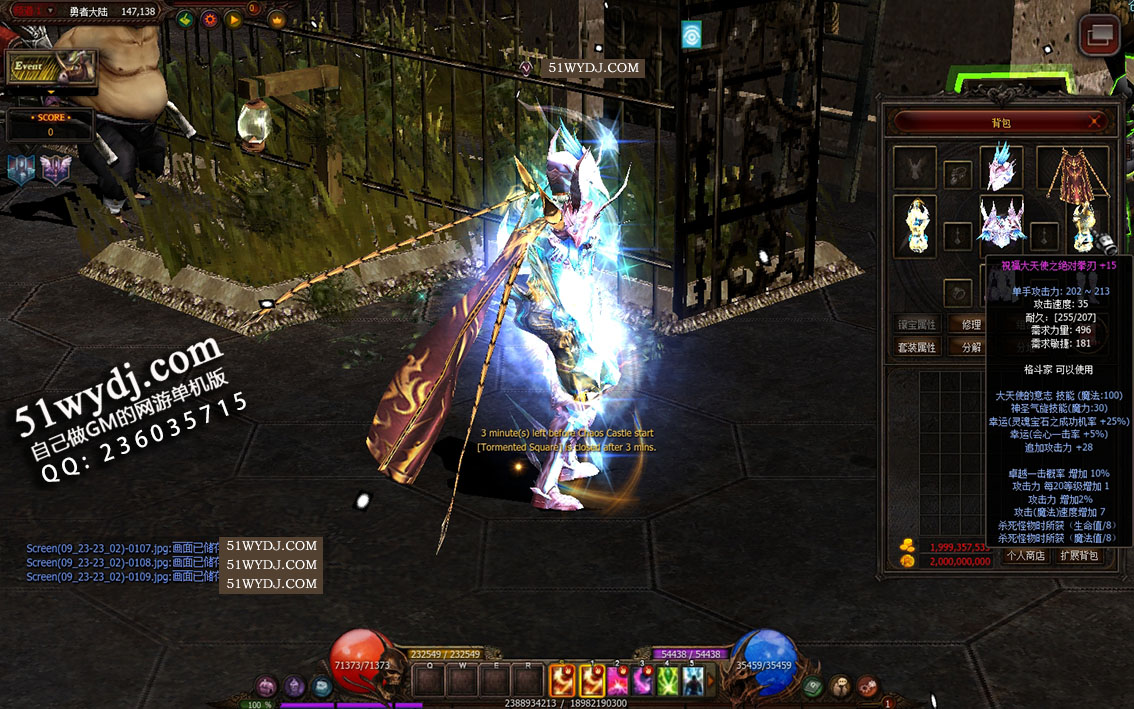Open the Event banner

(52, 68)
